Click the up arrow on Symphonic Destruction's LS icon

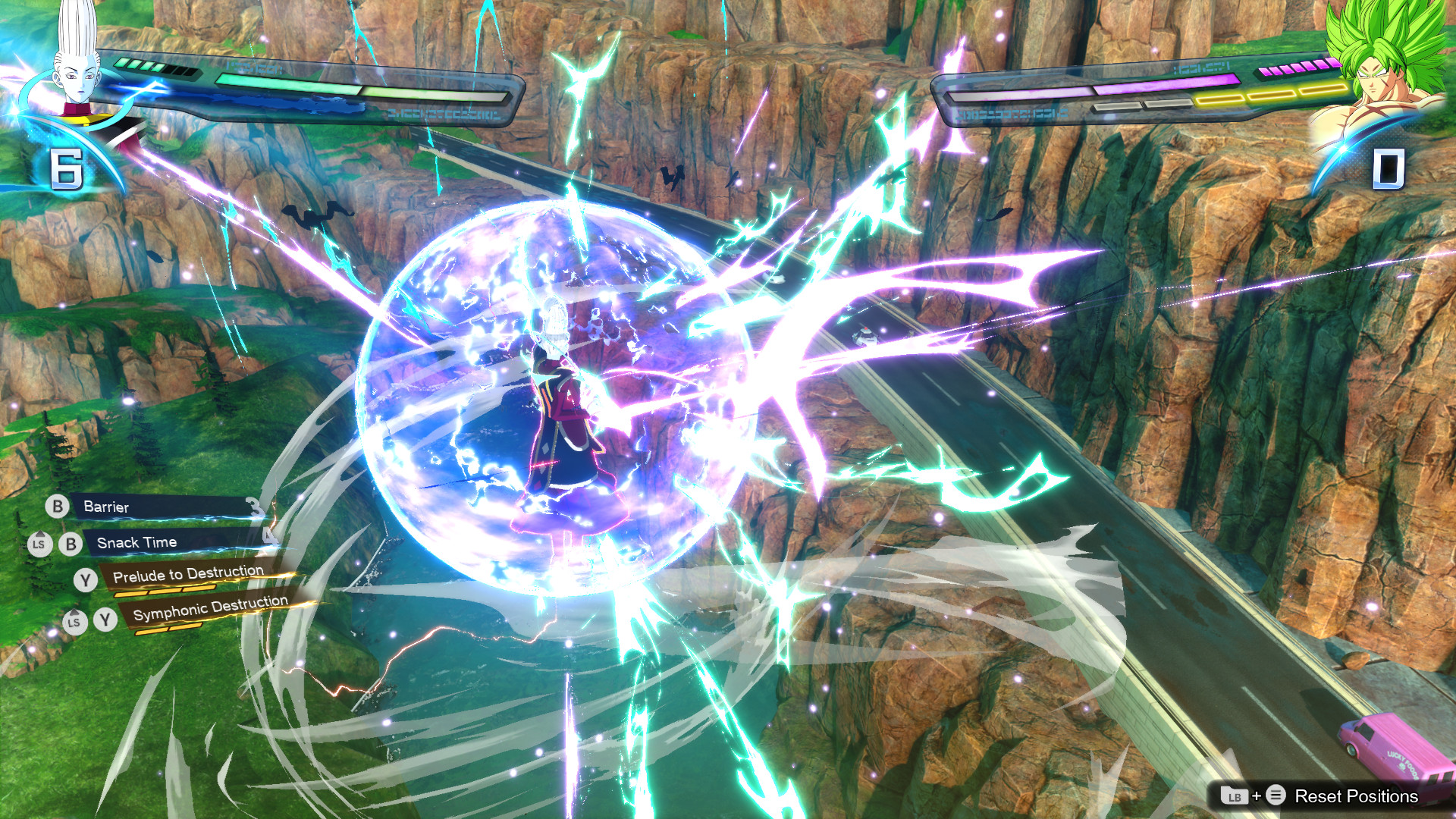[x=74, y=611]
